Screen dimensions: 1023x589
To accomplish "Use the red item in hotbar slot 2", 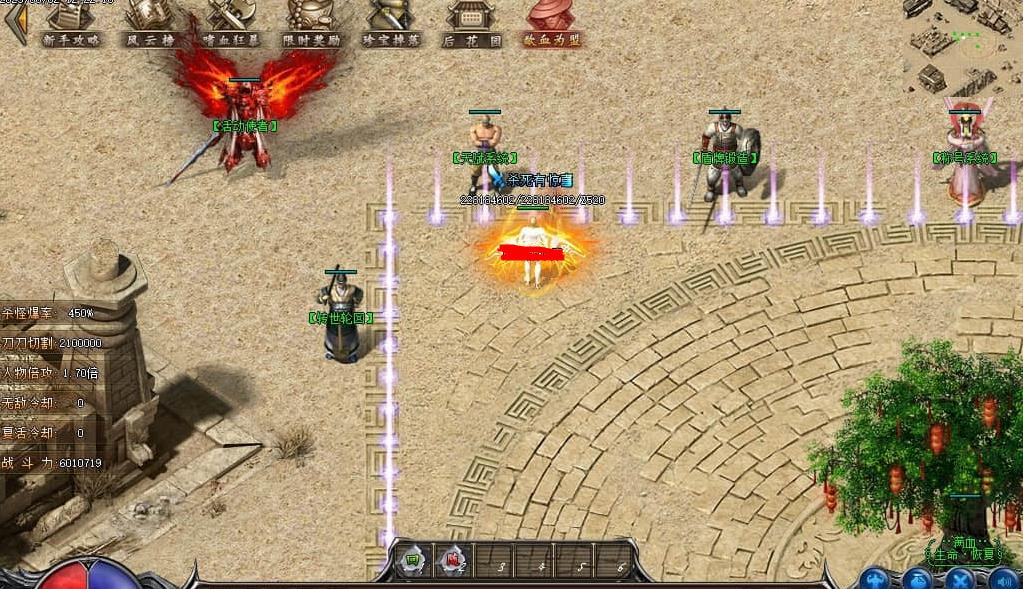I will [454, 562].
